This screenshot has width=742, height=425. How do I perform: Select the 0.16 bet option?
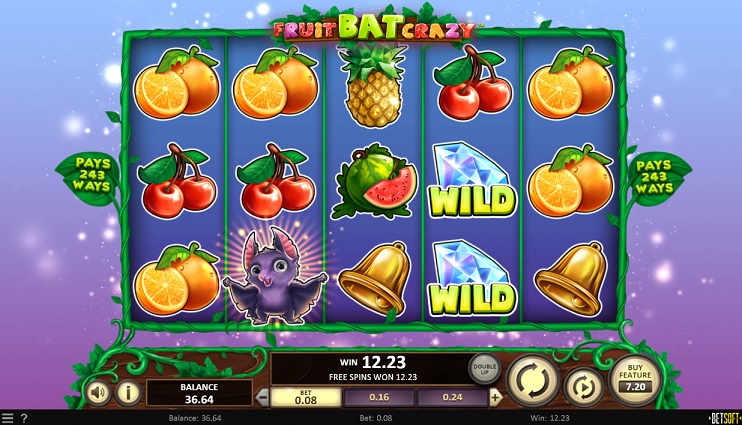(379, 397)
